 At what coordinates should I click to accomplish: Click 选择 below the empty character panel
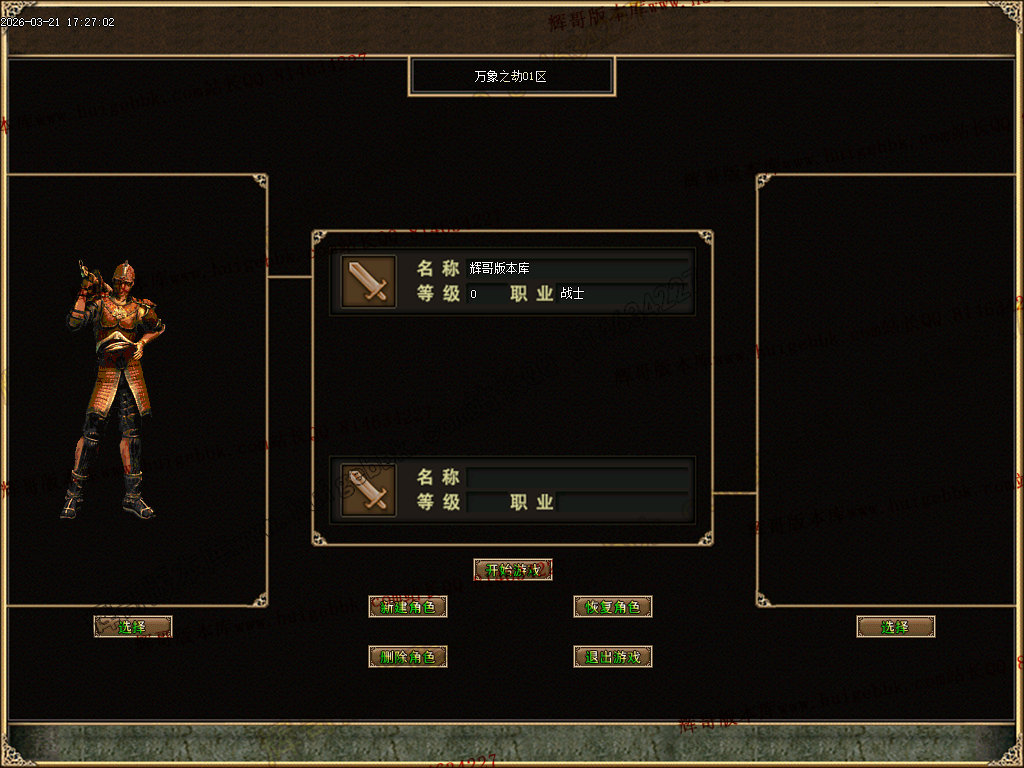(896, 626)
